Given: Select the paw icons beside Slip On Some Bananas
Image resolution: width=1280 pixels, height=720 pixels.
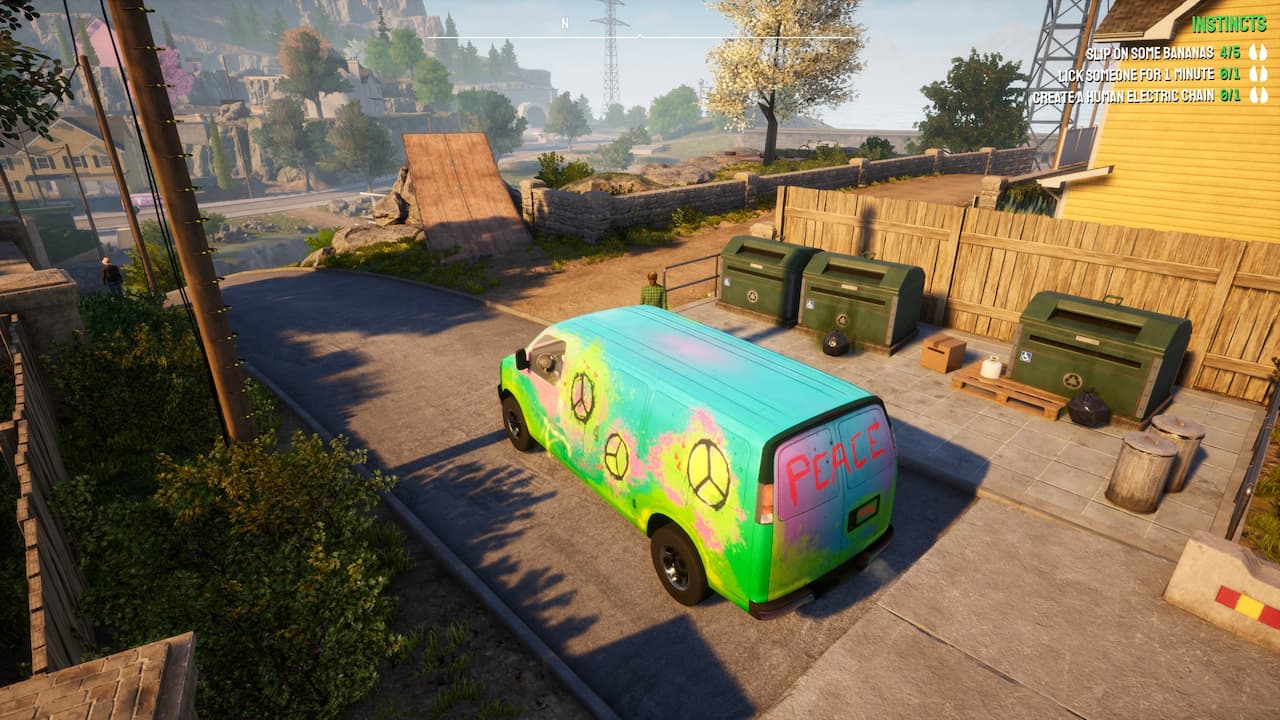Looking at the screenshot, I should (1260, 53).
